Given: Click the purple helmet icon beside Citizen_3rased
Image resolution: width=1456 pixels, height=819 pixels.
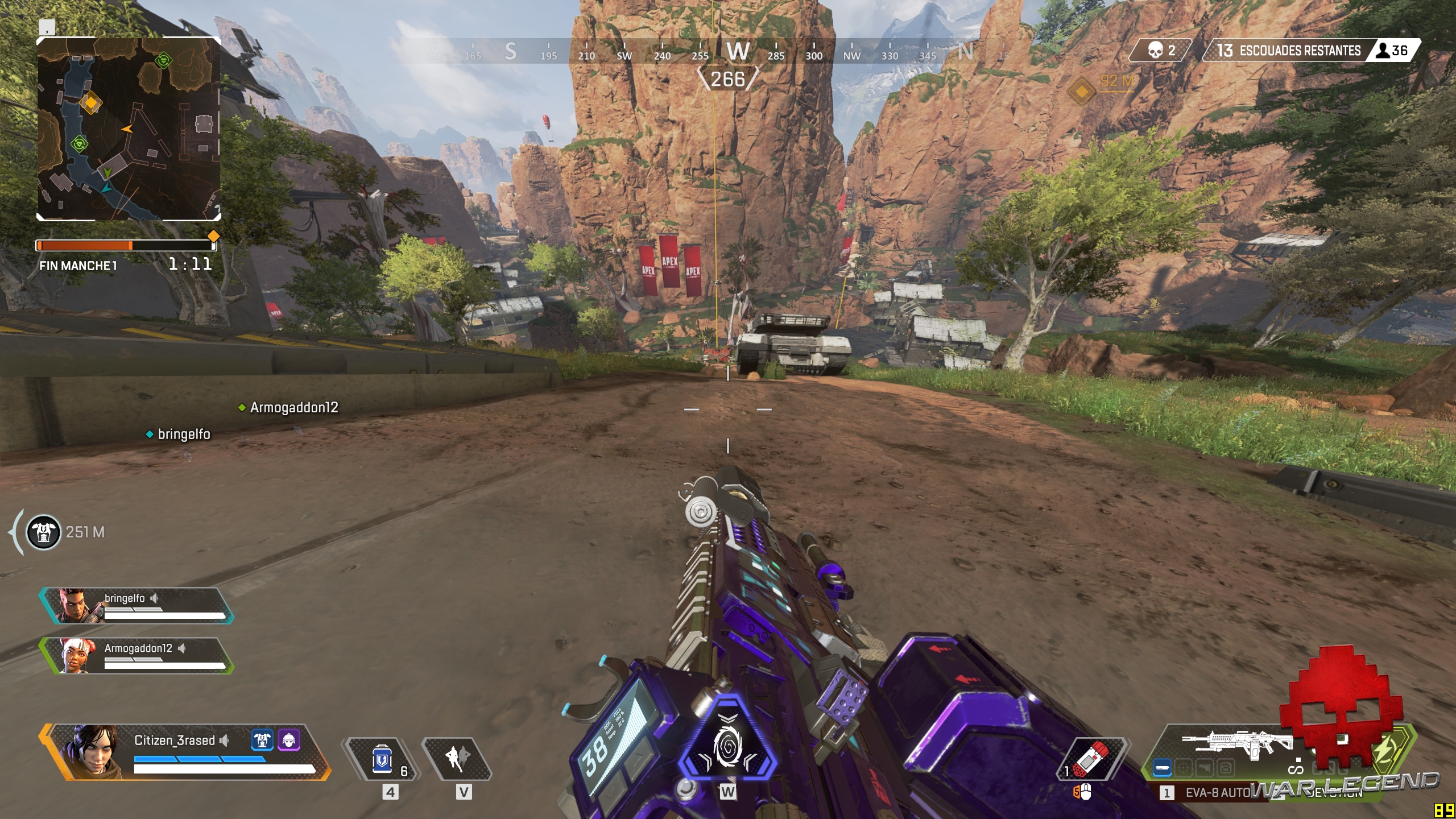Looking at the screenshot, I should point(288,740).
